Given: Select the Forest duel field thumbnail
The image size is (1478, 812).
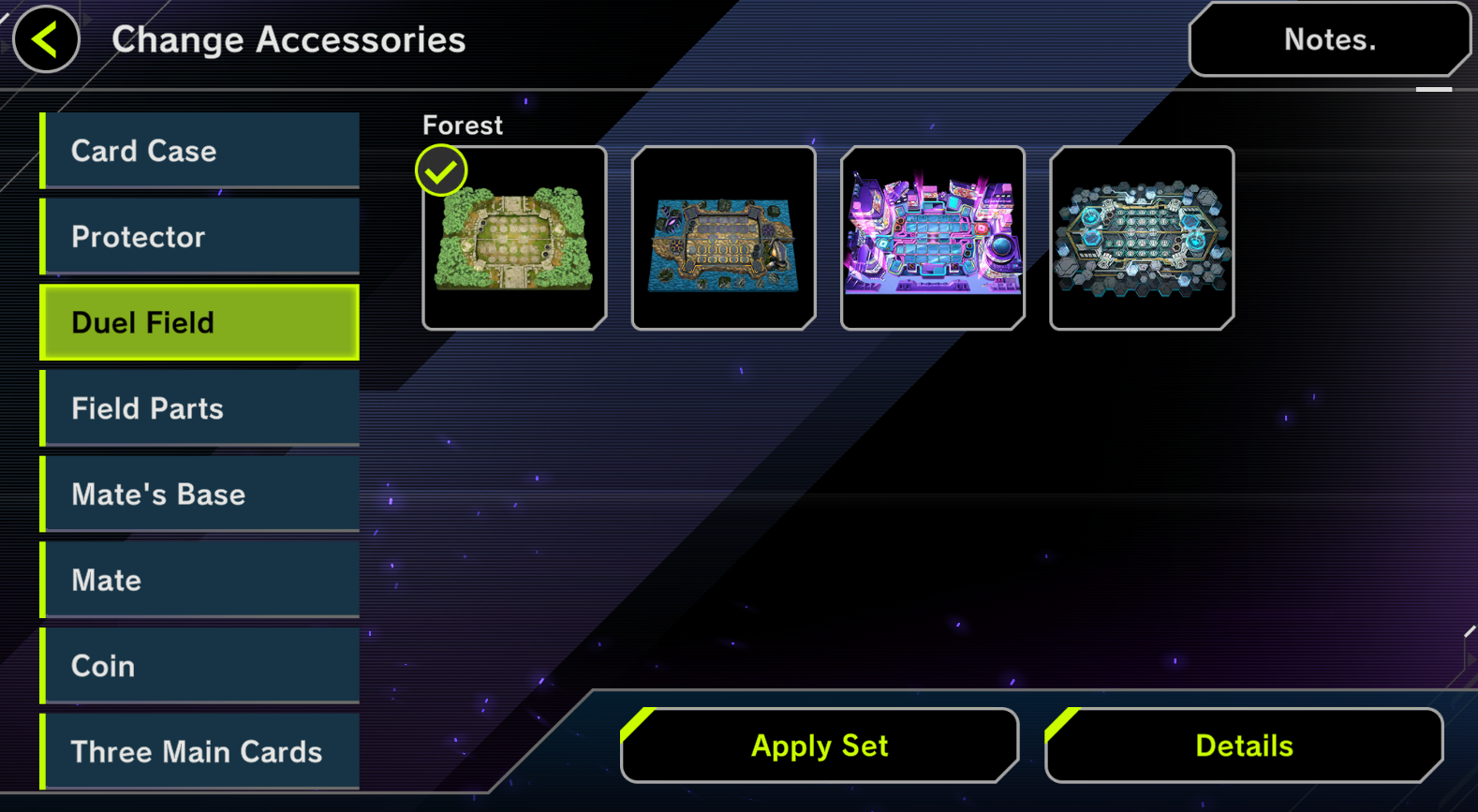Looking at the screenshot, I should (514, 238).
